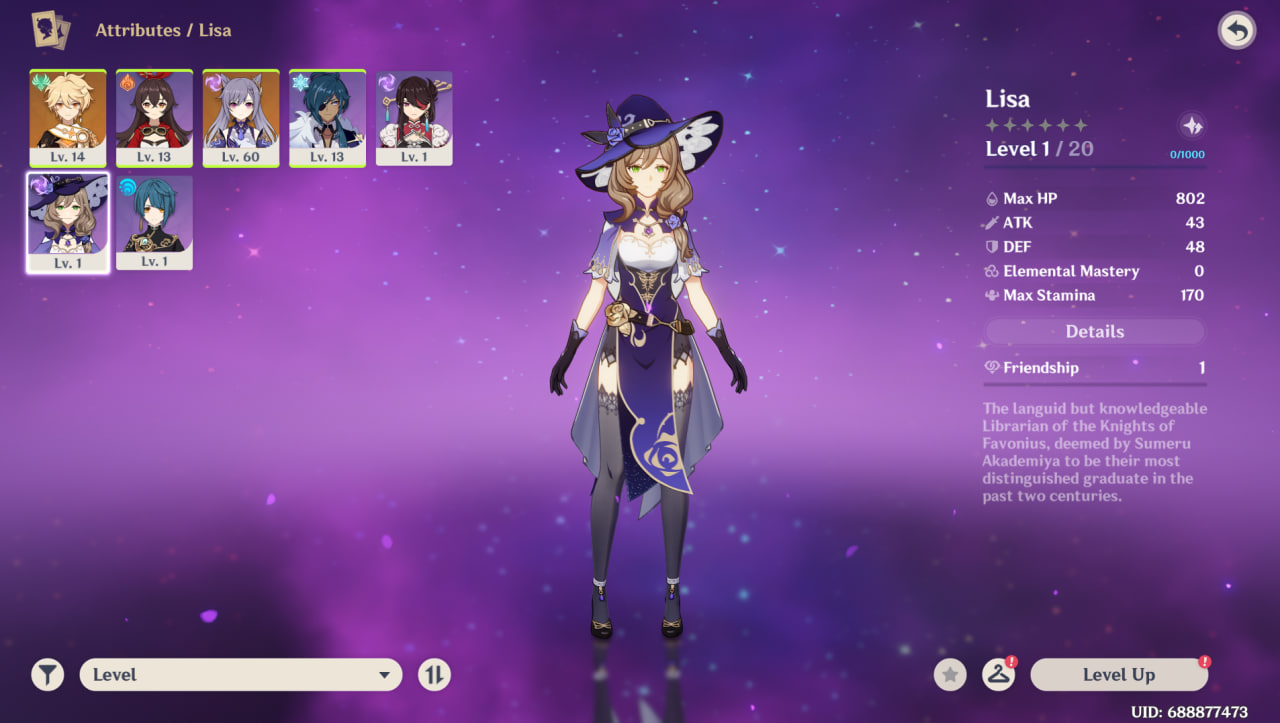Select the Traveler portrait at Lv. 14
Screen dimensions: 1280x723
(68, 117)
